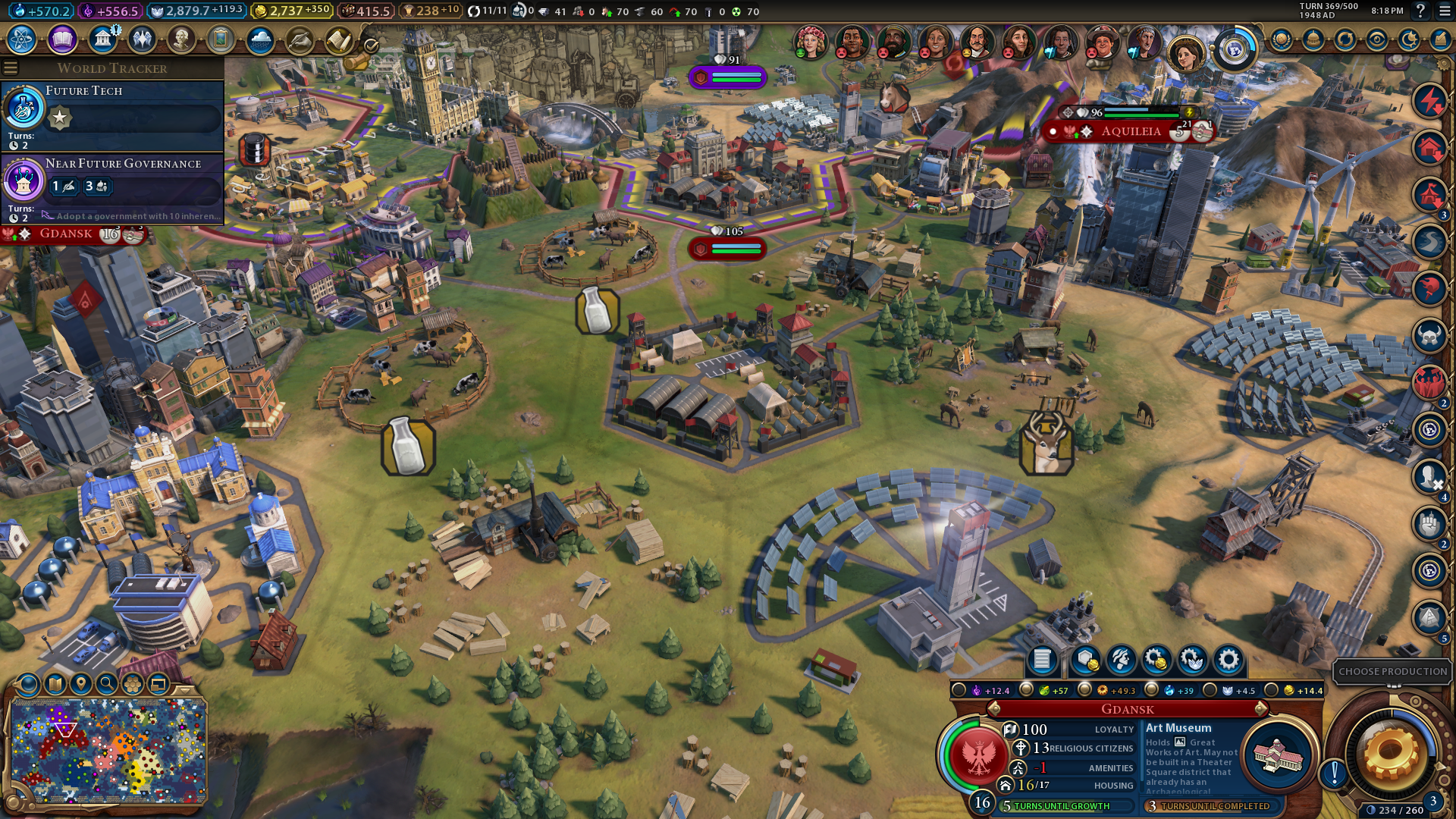Open the game menu in top-right

coord(1445,11)
